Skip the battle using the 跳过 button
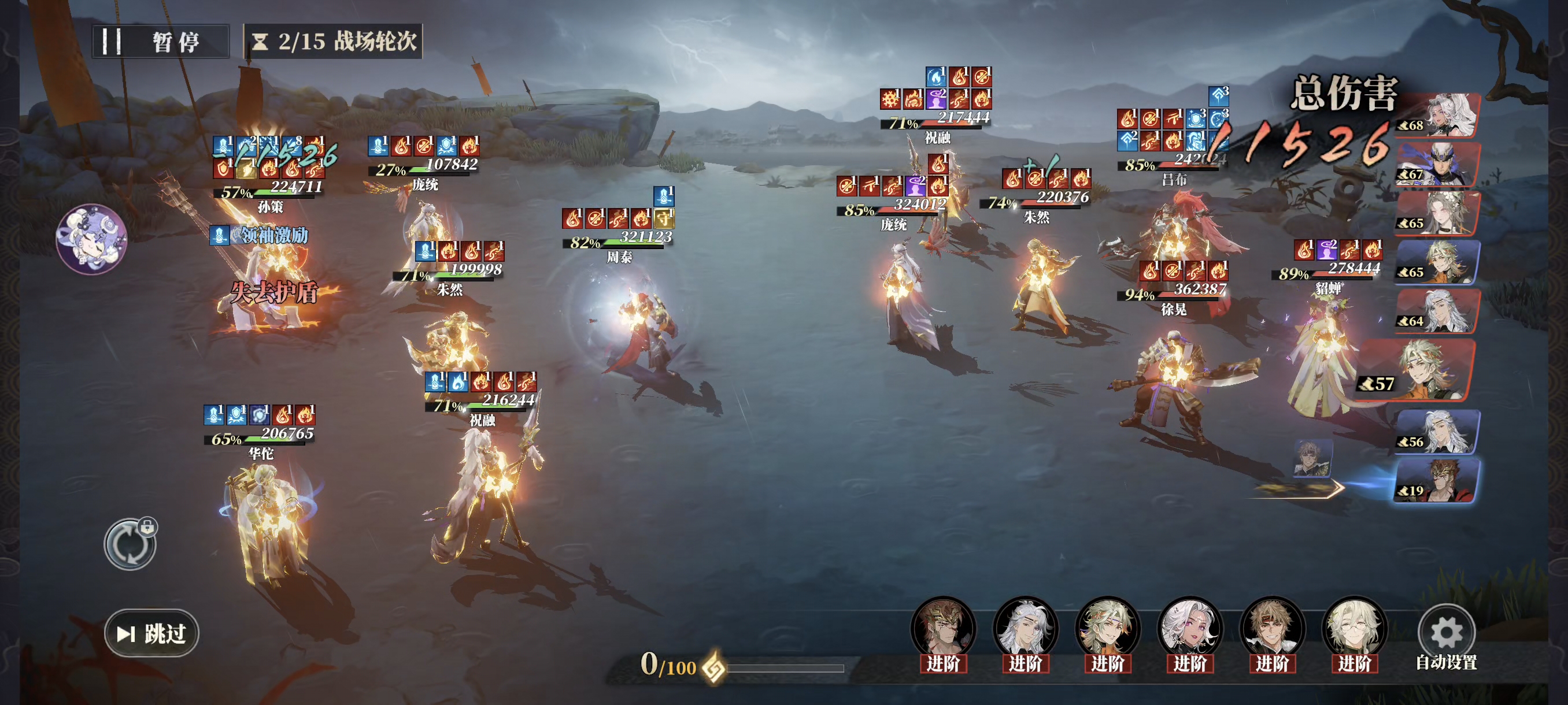The height and width of the screenshot is (705, 1568). click(151, 633)
